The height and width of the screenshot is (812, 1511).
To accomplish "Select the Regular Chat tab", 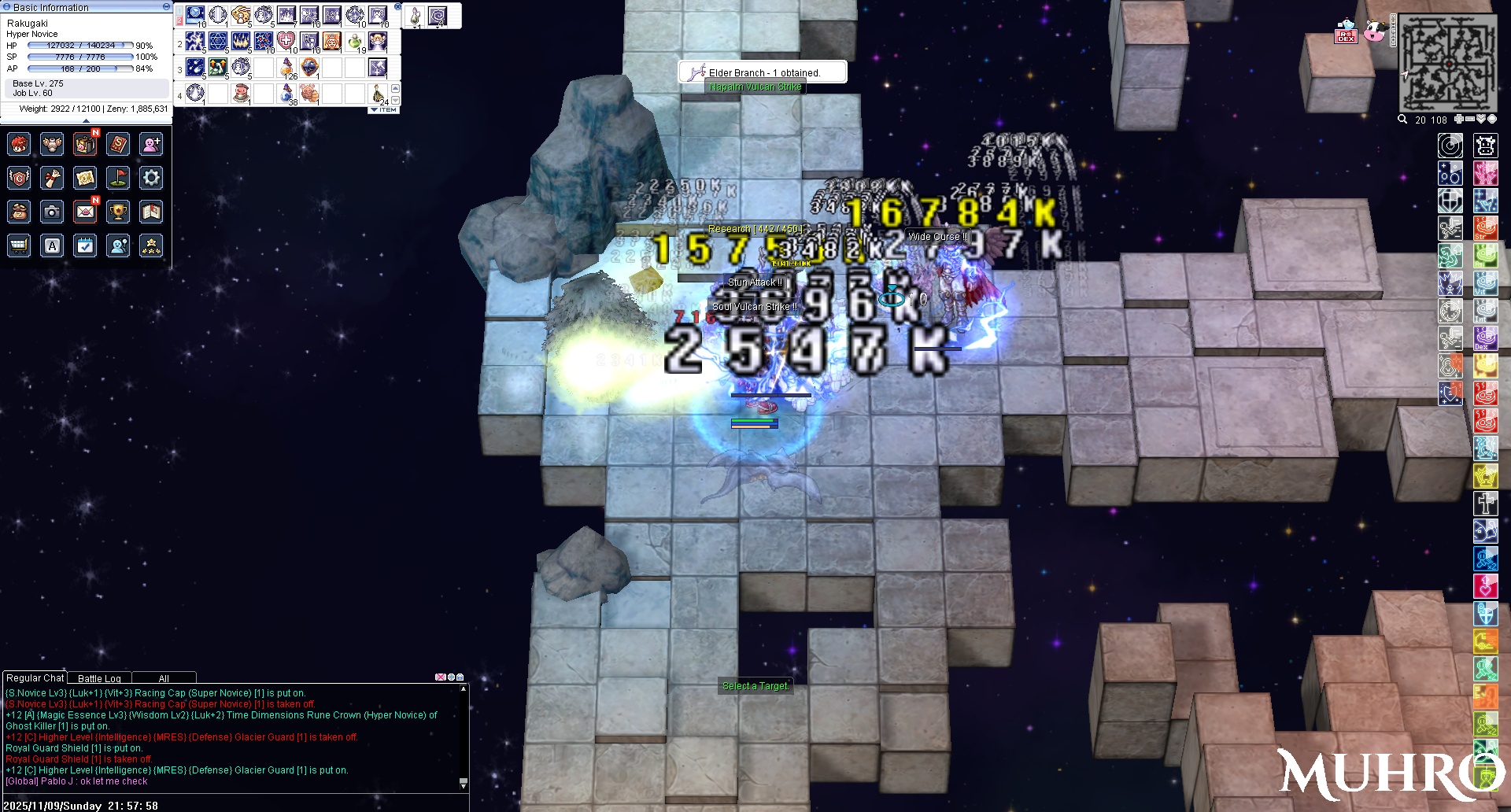I will (x=35, y=677).
